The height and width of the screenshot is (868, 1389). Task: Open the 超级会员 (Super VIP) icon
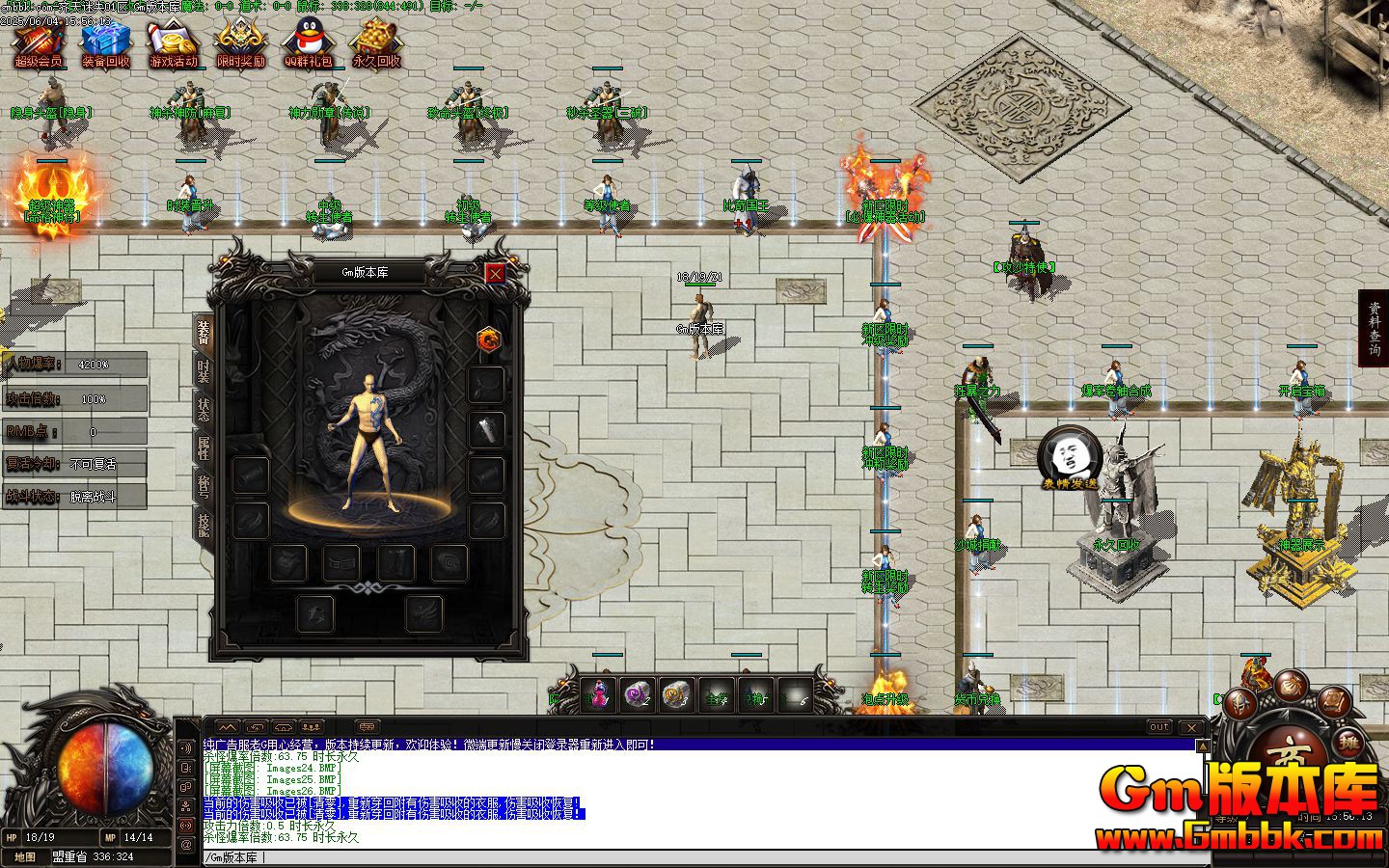pyautogui.click(x=37, y=41)
